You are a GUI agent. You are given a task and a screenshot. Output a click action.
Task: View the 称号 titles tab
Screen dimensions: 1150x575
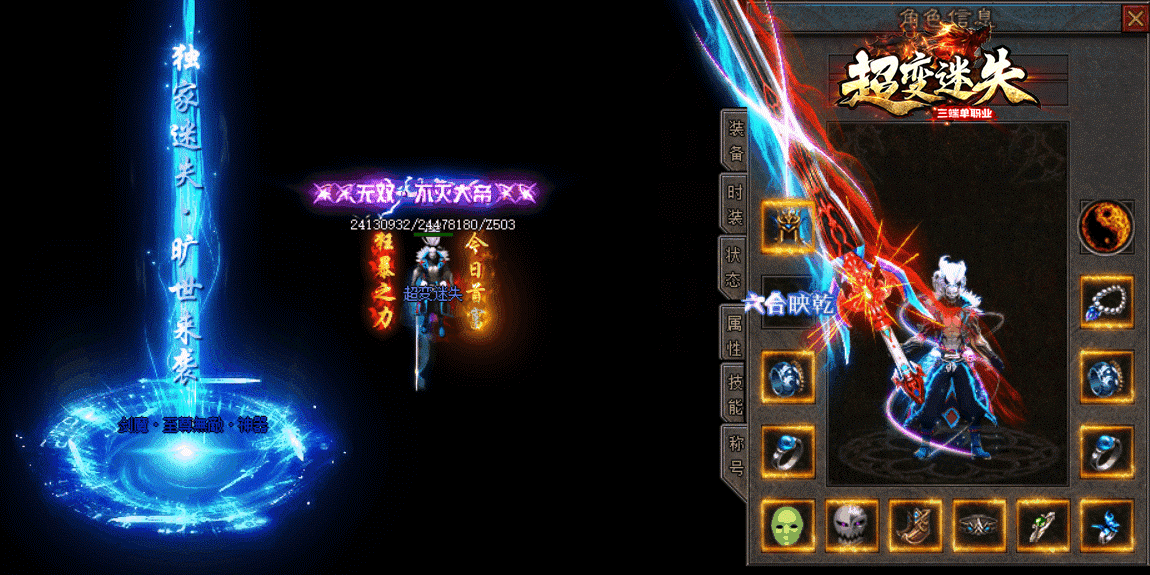click(x=735, y=453)
